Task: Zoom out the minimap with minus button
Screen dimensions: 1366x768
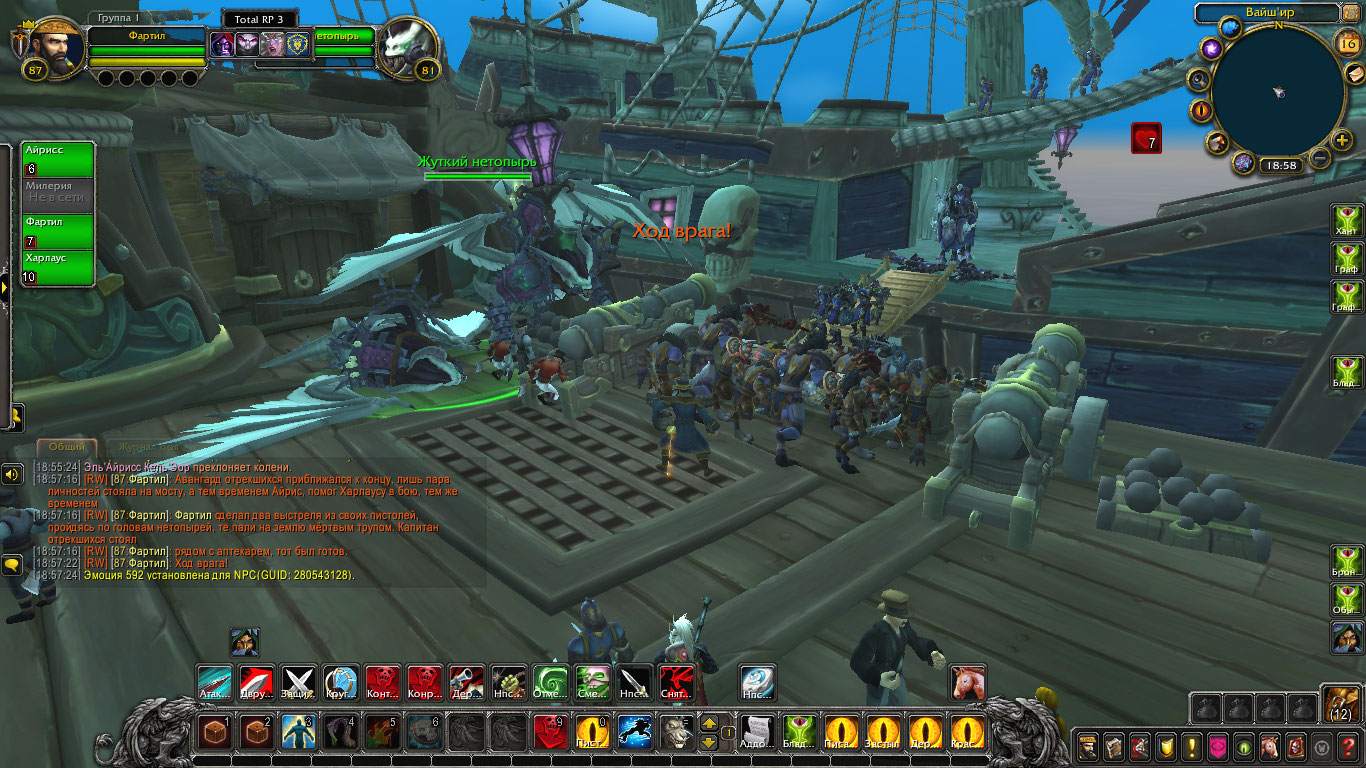Action: [1320, 158]
